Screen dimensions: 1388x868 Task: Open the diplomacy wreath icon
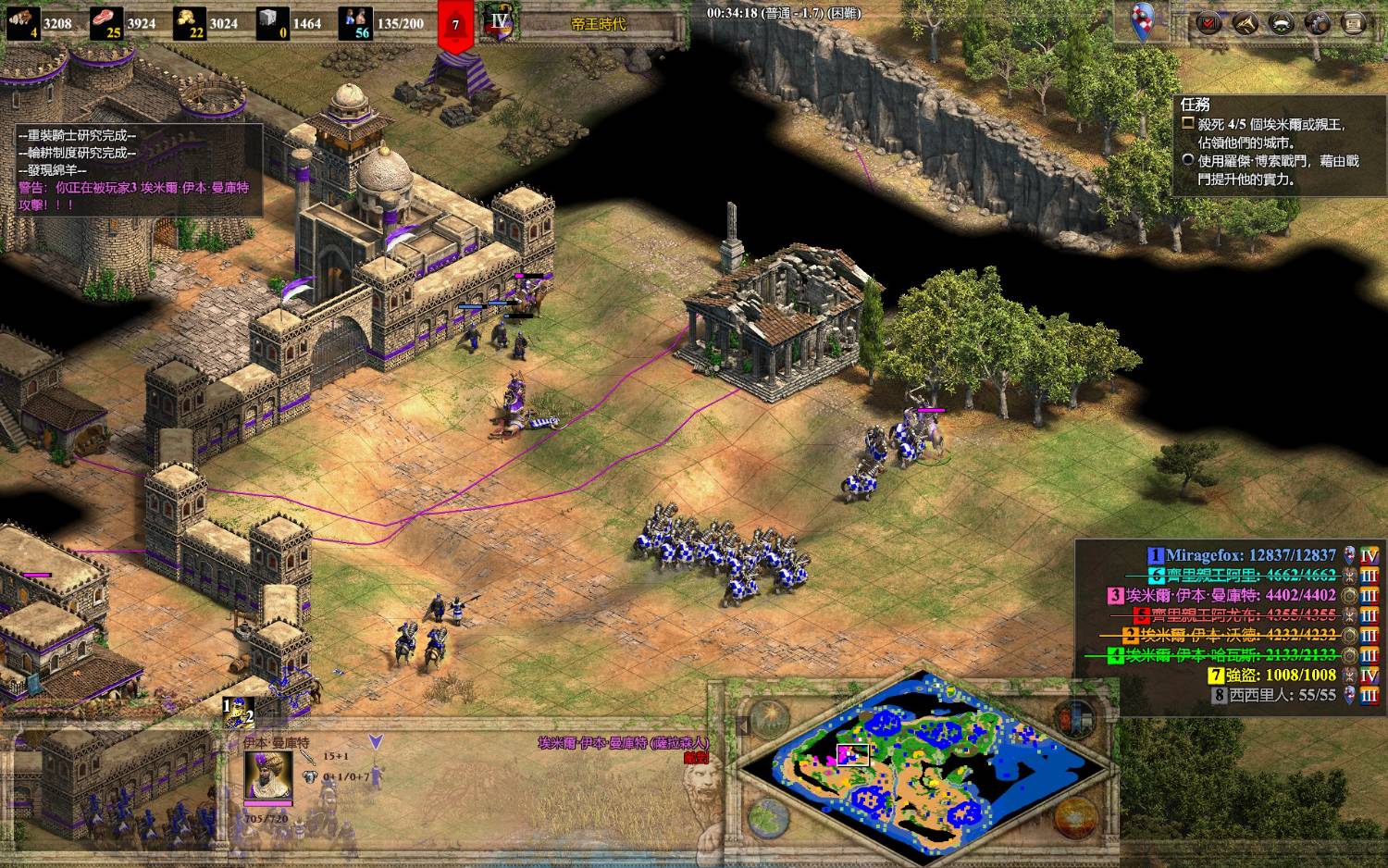(1281, 23)
